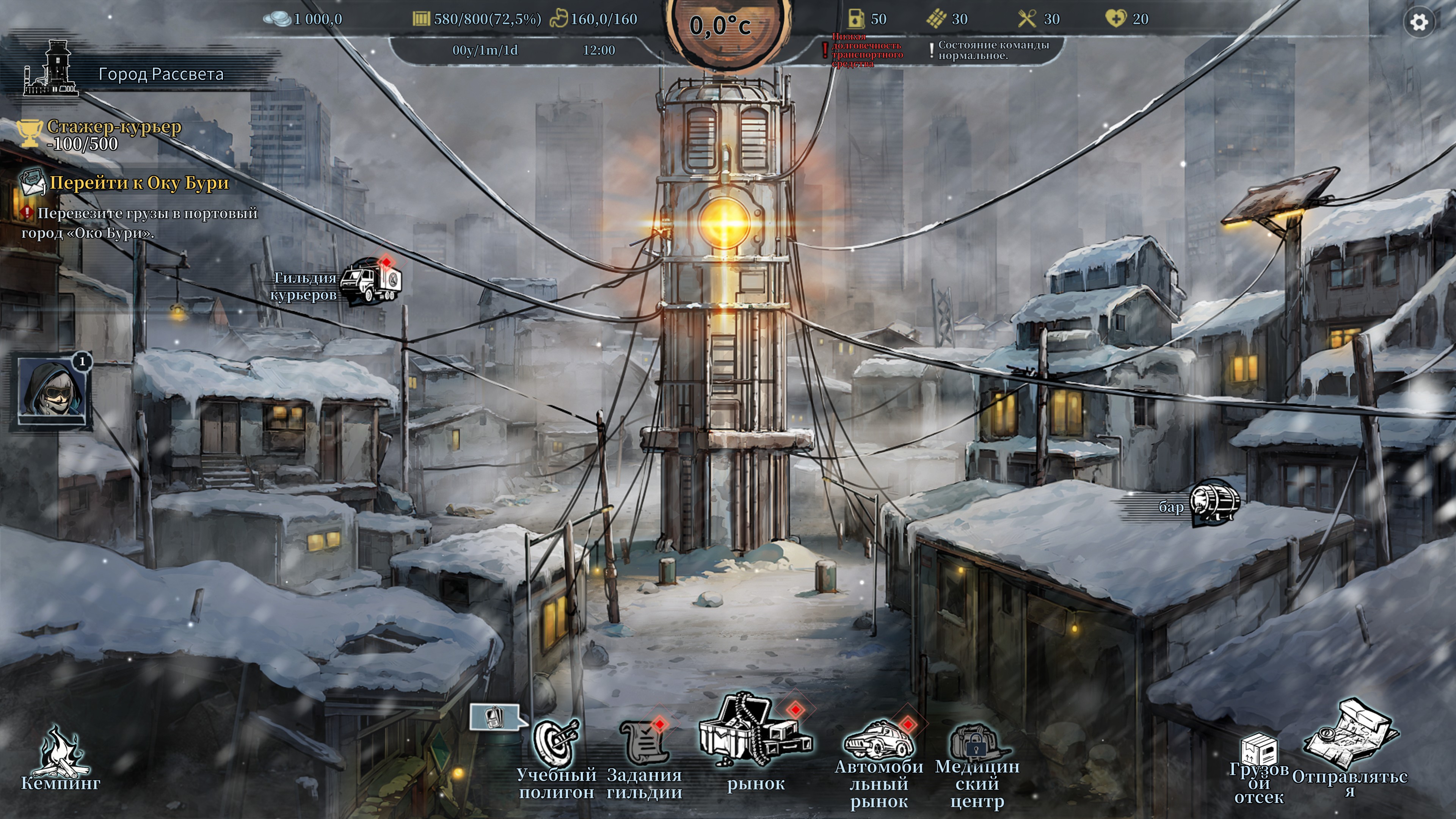The width and height of the screenshot is (1456, 819).
Task: Show the low vehicle durability warning
Action: pyautogui.click(x=865, y=50)
